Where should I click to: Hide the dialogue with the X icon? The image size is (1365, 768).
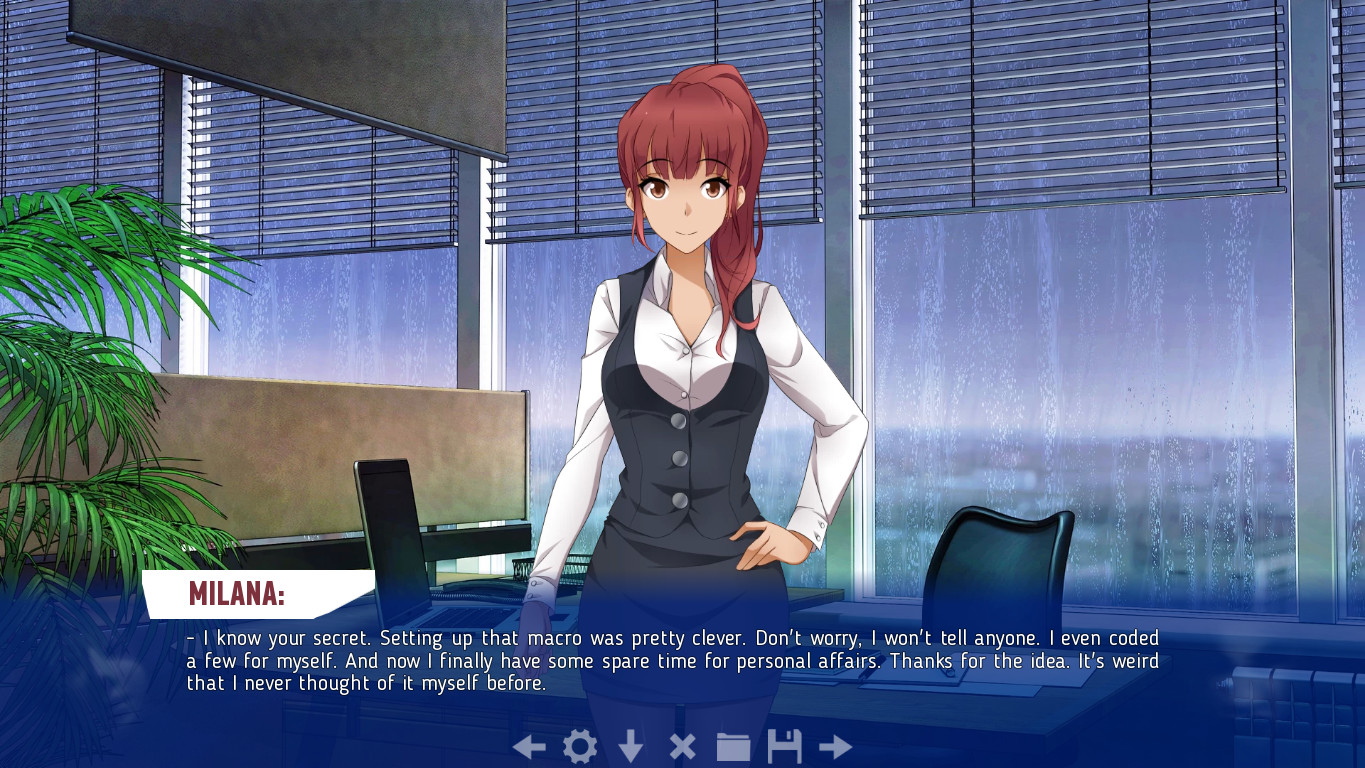(x=682, y=747)
